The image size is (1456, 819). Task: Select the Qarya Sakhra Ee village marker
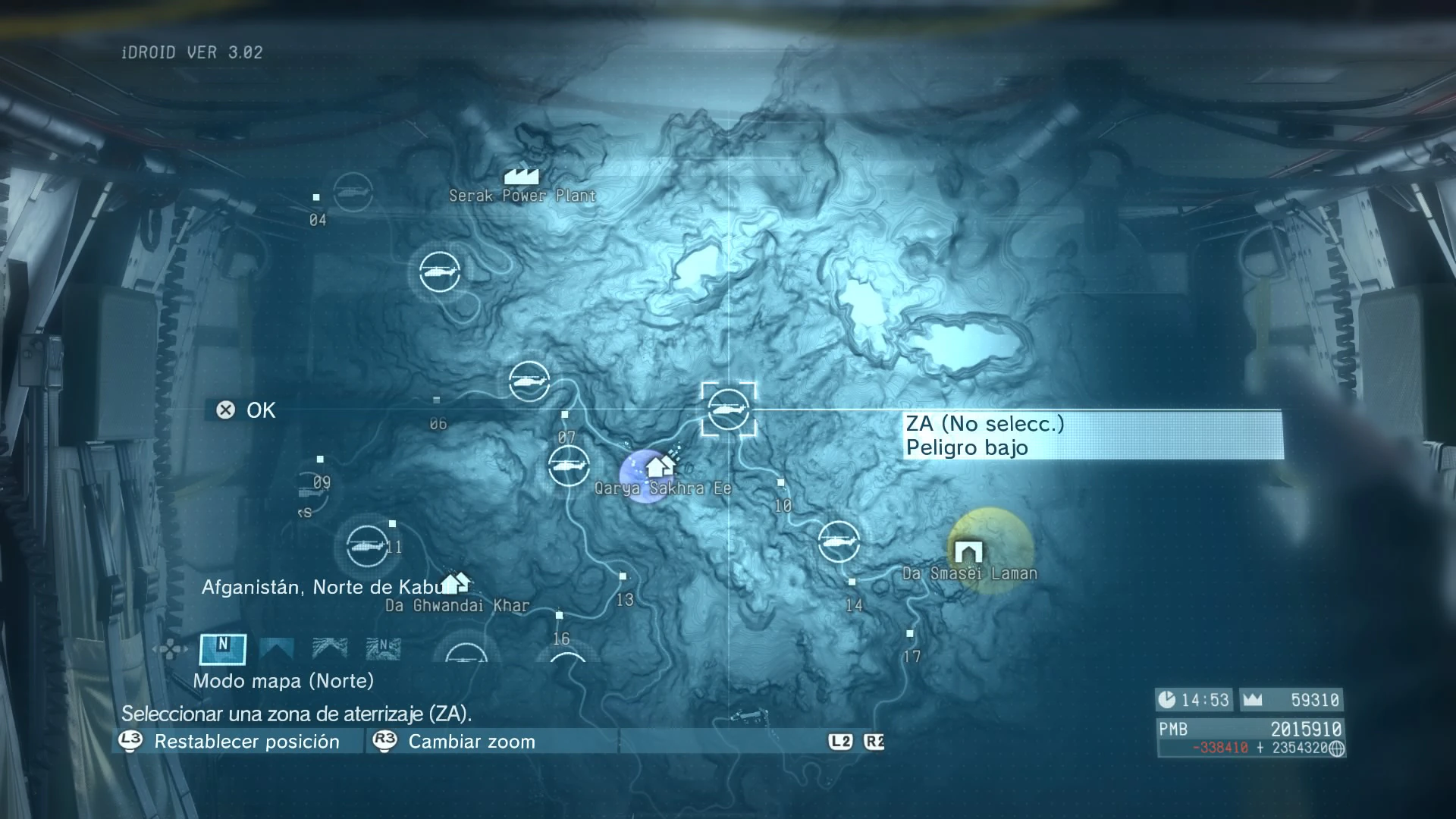[660, 466]
